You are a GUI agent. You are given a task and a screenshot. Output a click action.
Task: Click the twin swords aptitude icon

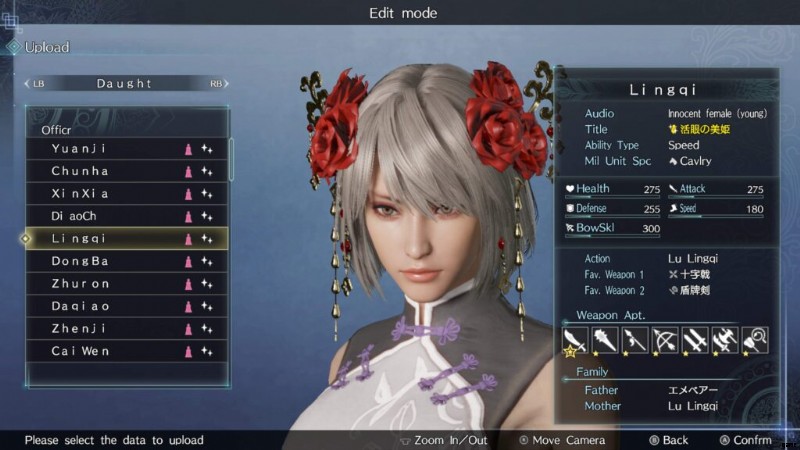(x=694, y=340)
